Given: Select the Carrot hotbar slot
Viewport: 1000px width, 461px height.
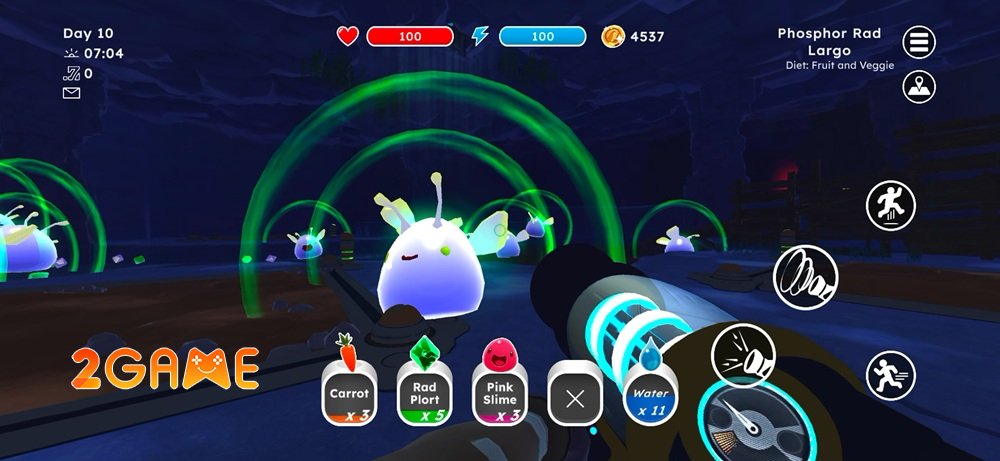Looking at the screenshot, I should [350, 395].
